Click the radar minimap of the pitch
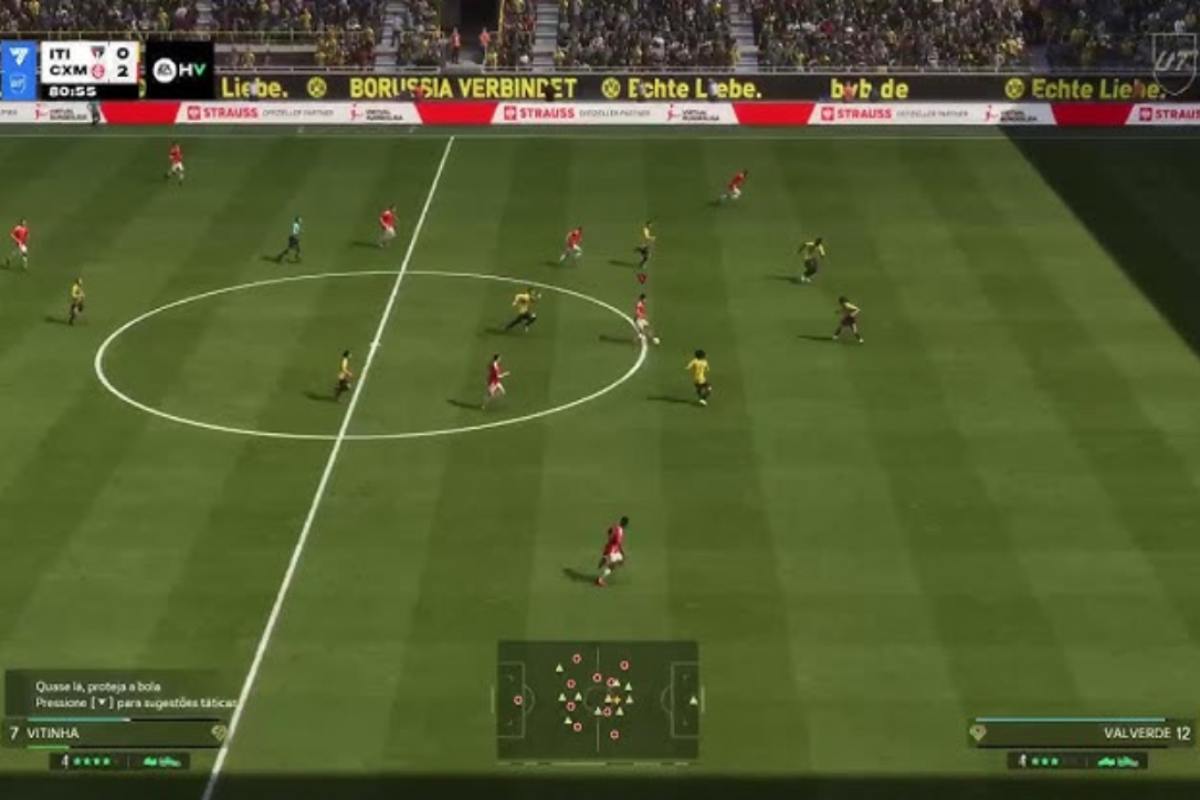The image size is (1200, 800). pyautogui.click(x=598, y=700)
